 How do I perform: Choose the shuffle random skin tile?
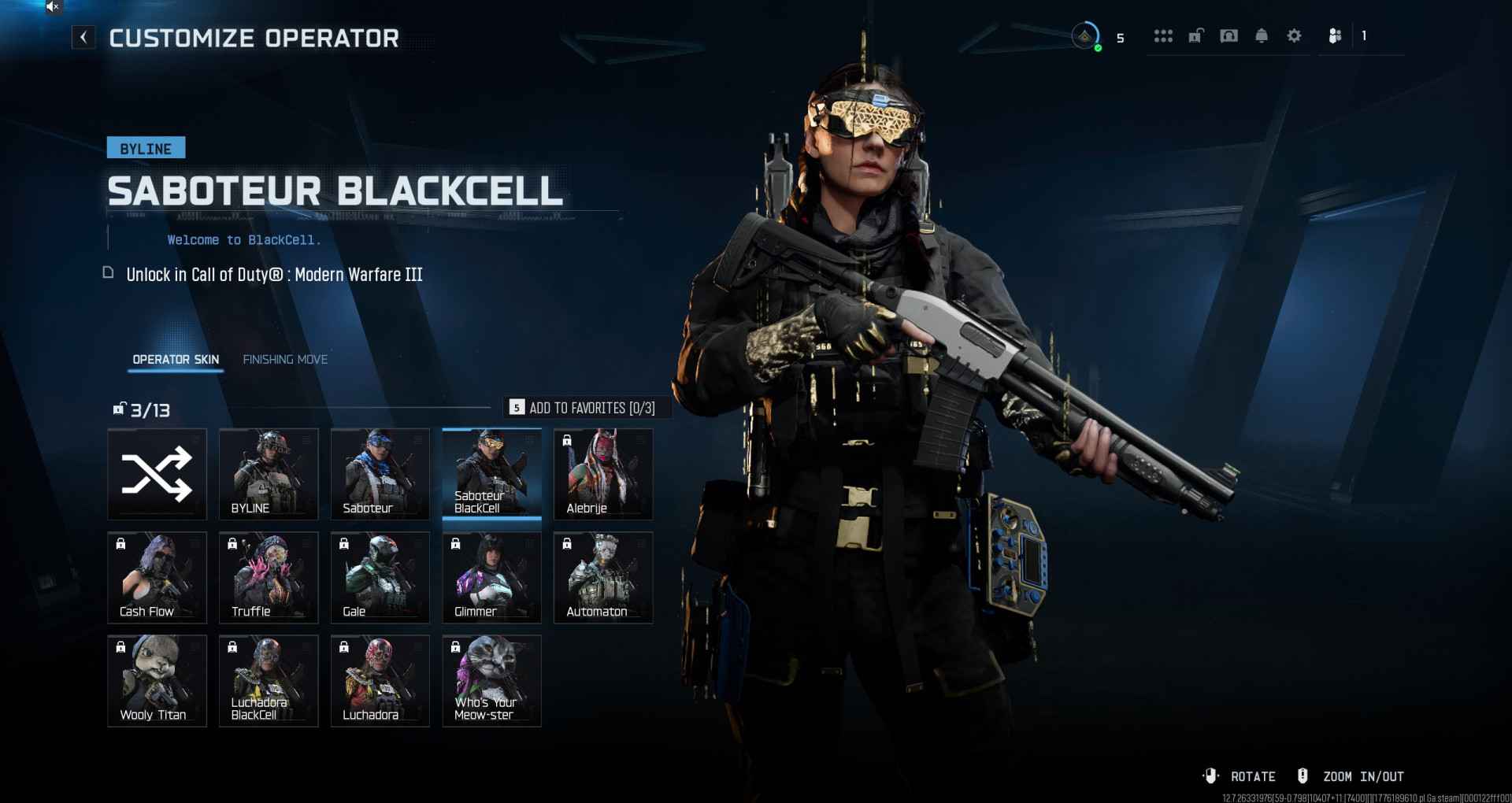pos(157,474)
